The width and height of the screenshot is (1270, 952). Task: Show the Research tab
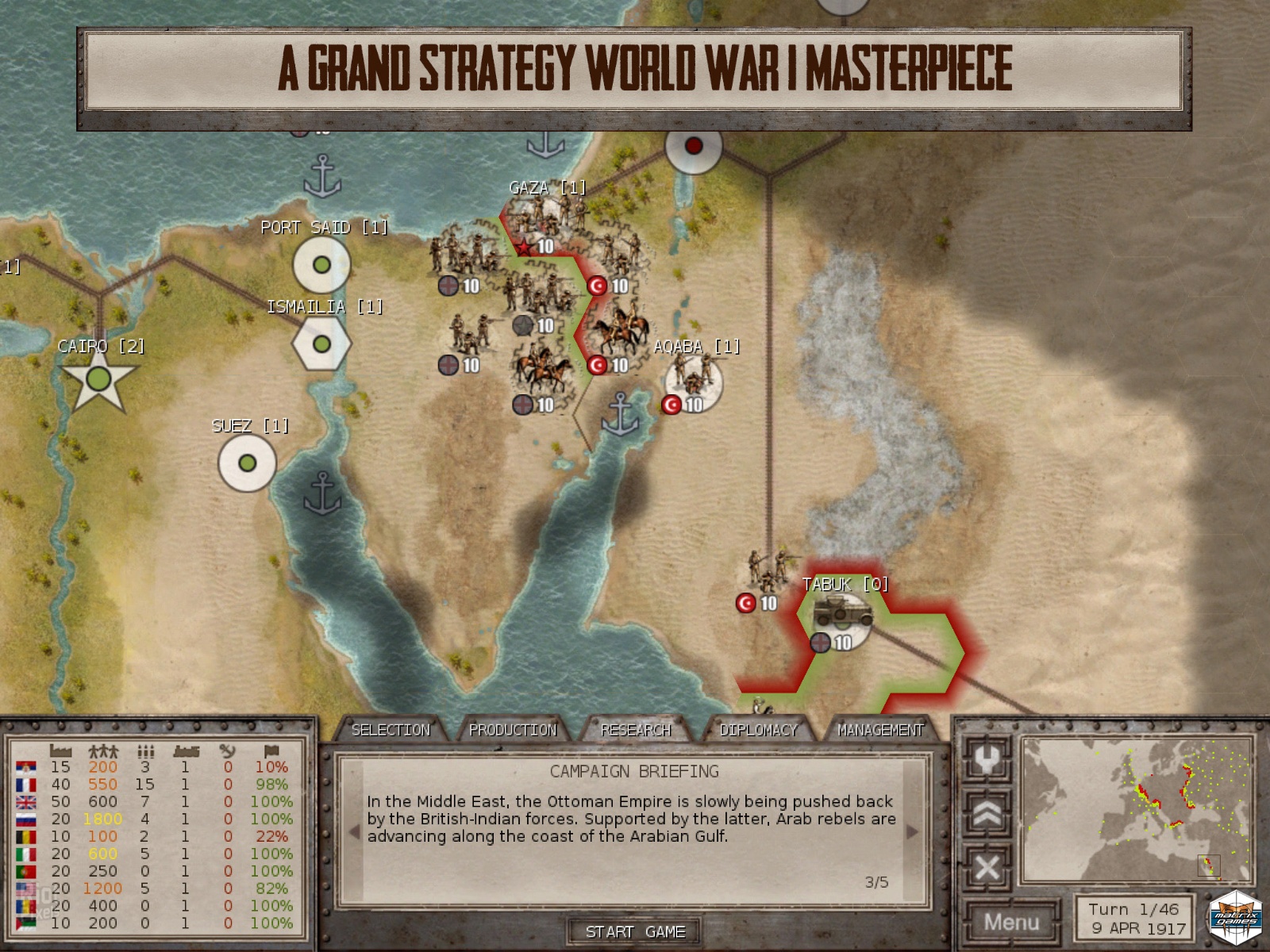[x=636, y=730]
